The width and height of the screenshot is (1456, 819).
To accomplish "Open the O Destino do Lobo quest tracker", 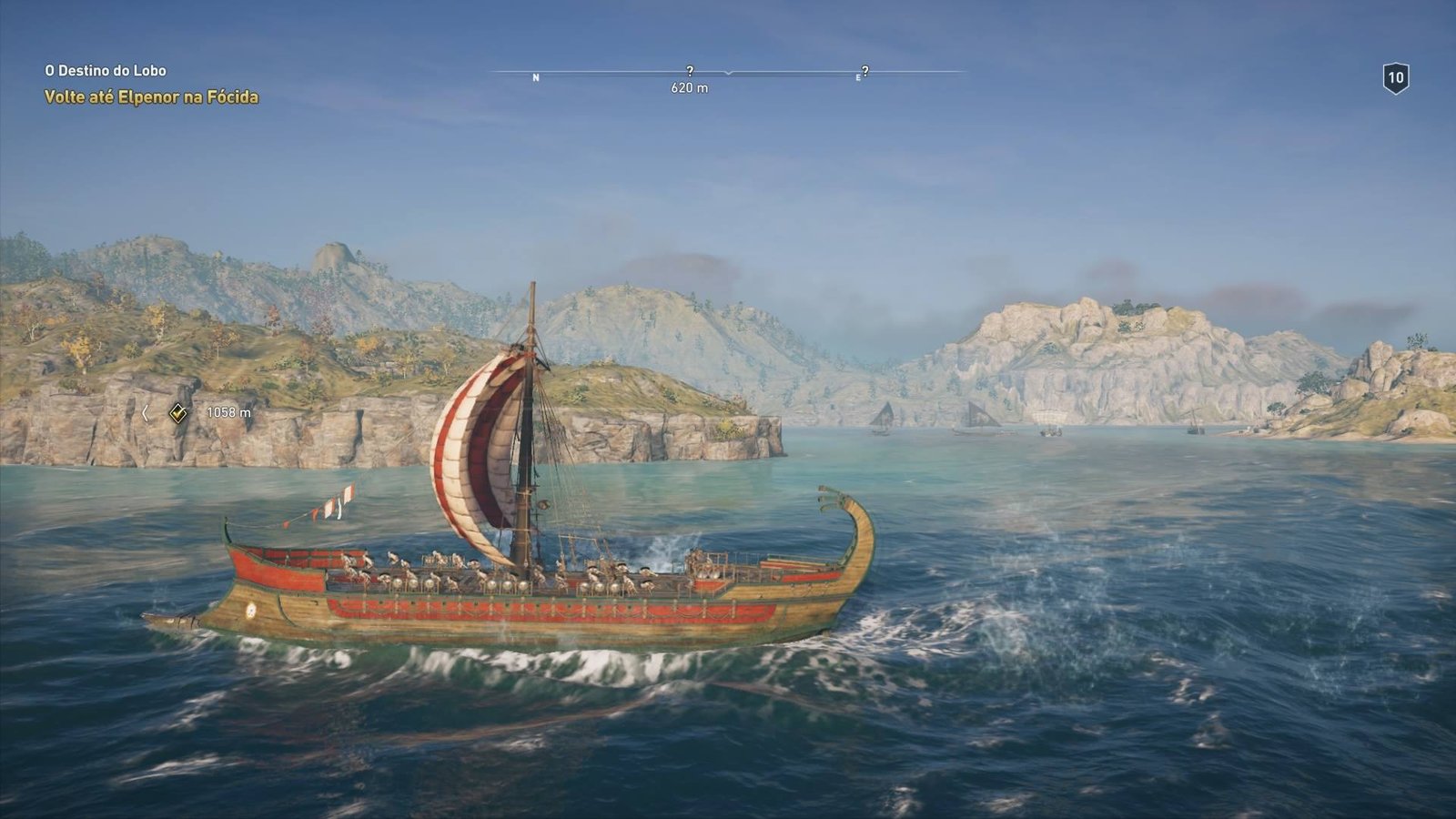I will coord(106,70).
